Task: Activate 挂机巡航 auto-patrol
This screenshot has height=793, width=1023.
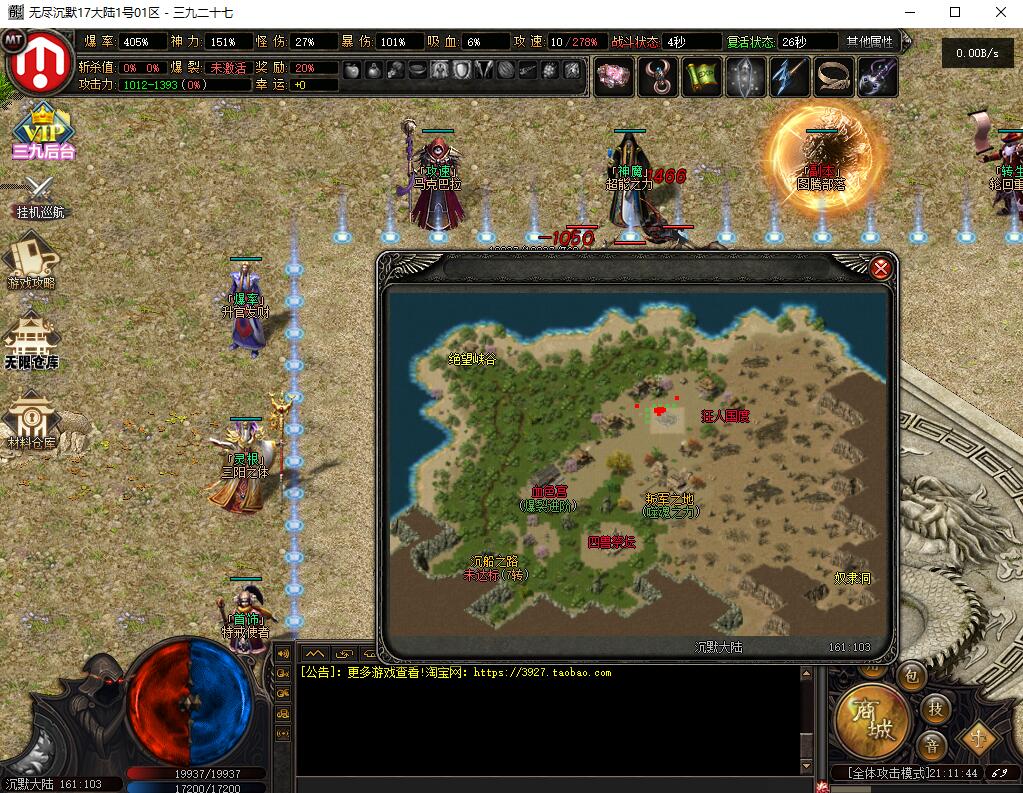Action: 39,196
